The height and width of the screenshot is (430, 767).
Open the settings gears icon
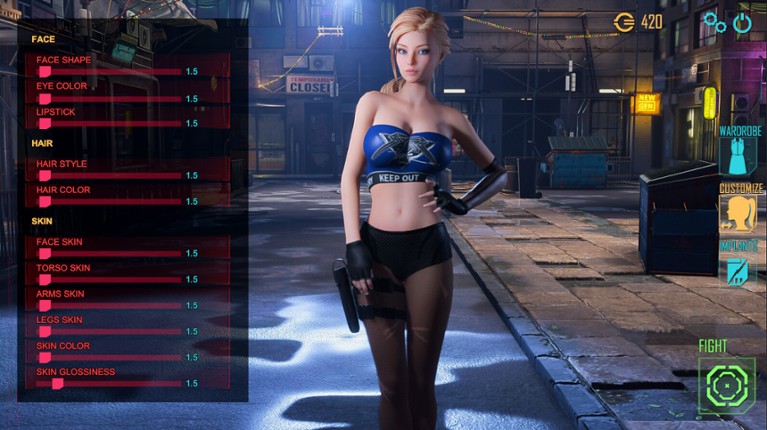pyautogui.click(x=714, y=21)
